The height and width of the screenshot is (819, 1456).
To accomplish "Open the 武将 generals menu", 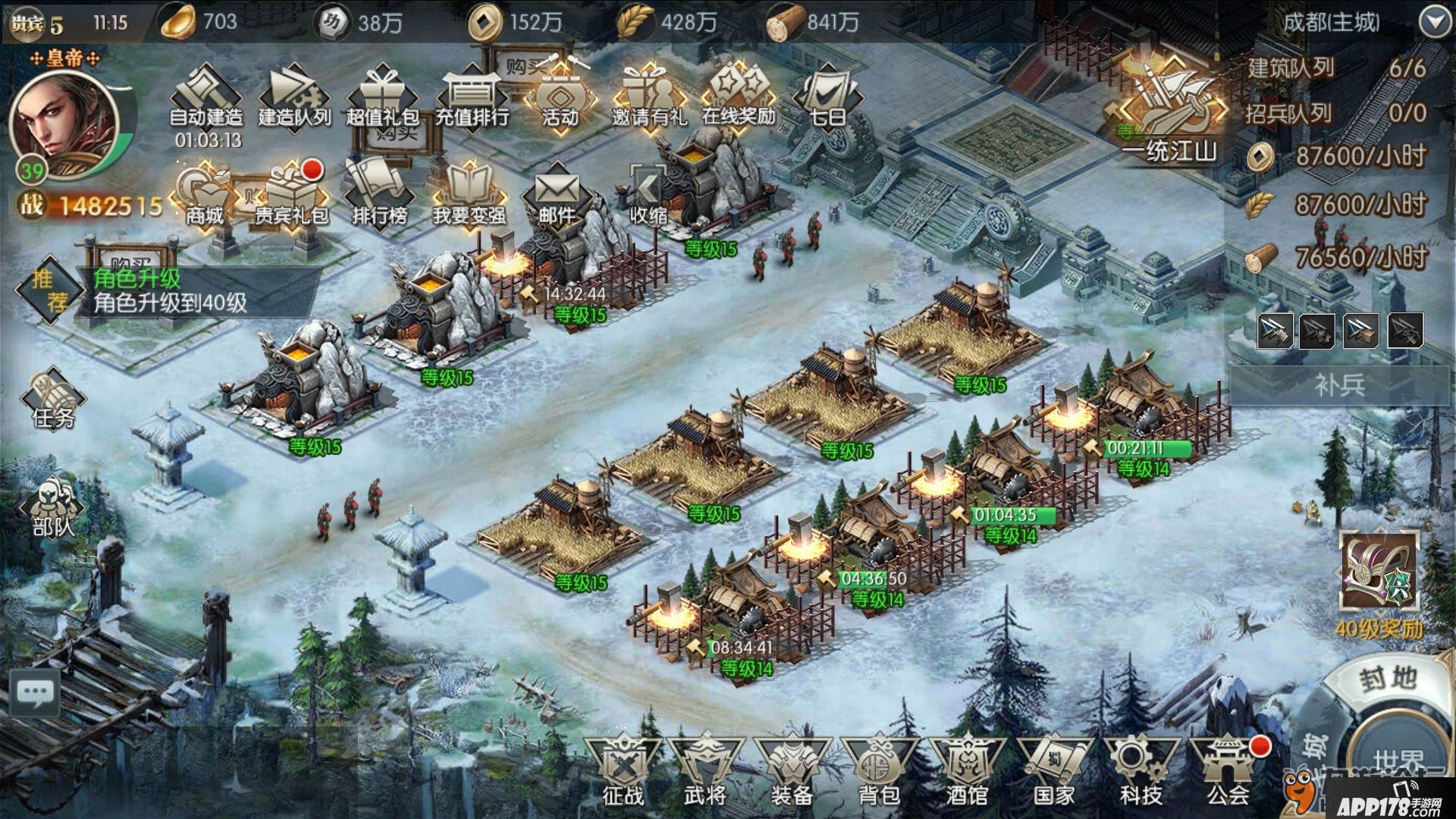I will tap(706, 770).
